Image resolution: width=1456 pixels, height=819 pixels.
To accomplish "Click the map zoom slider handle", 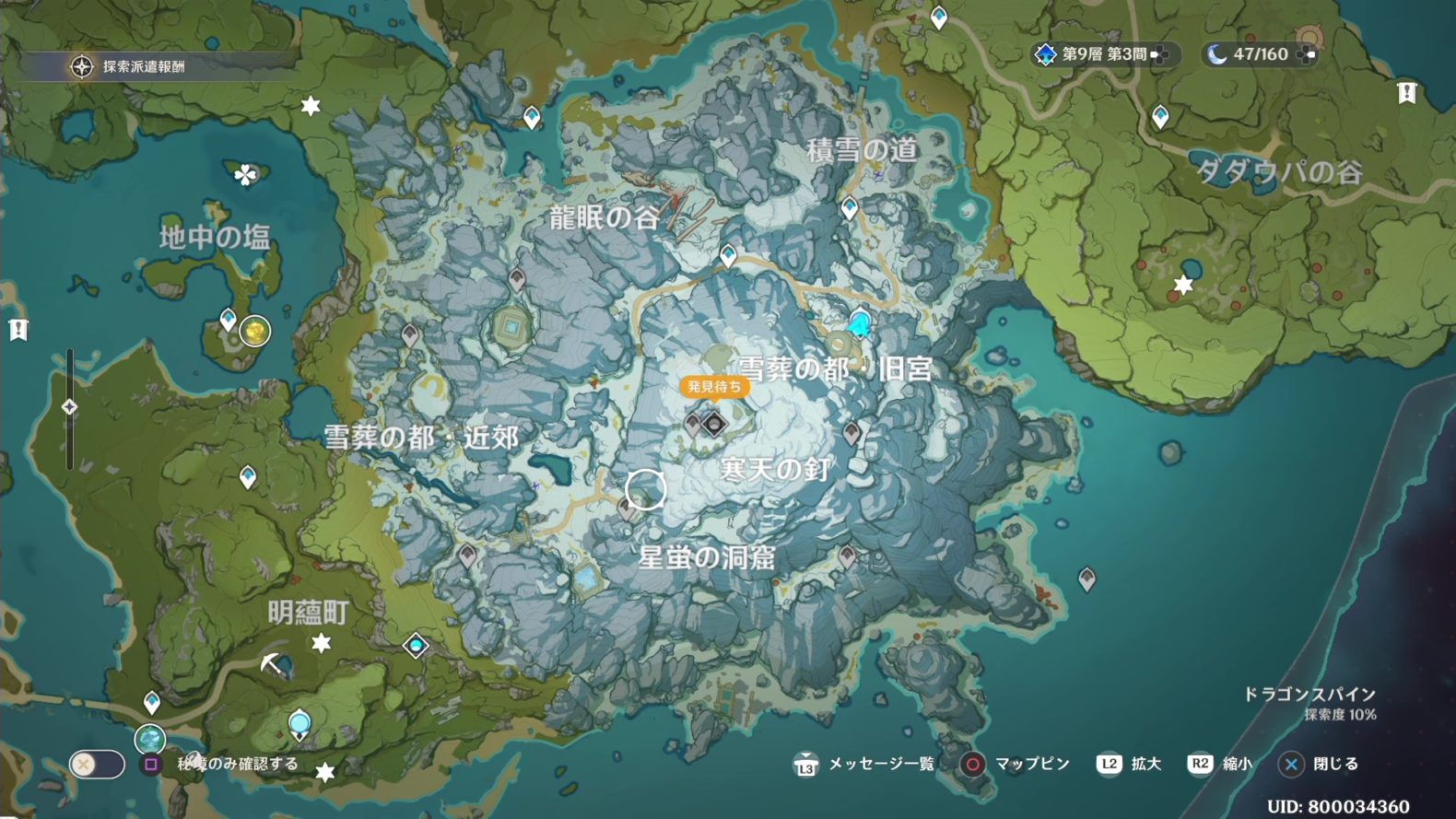I will coord(69,406).
